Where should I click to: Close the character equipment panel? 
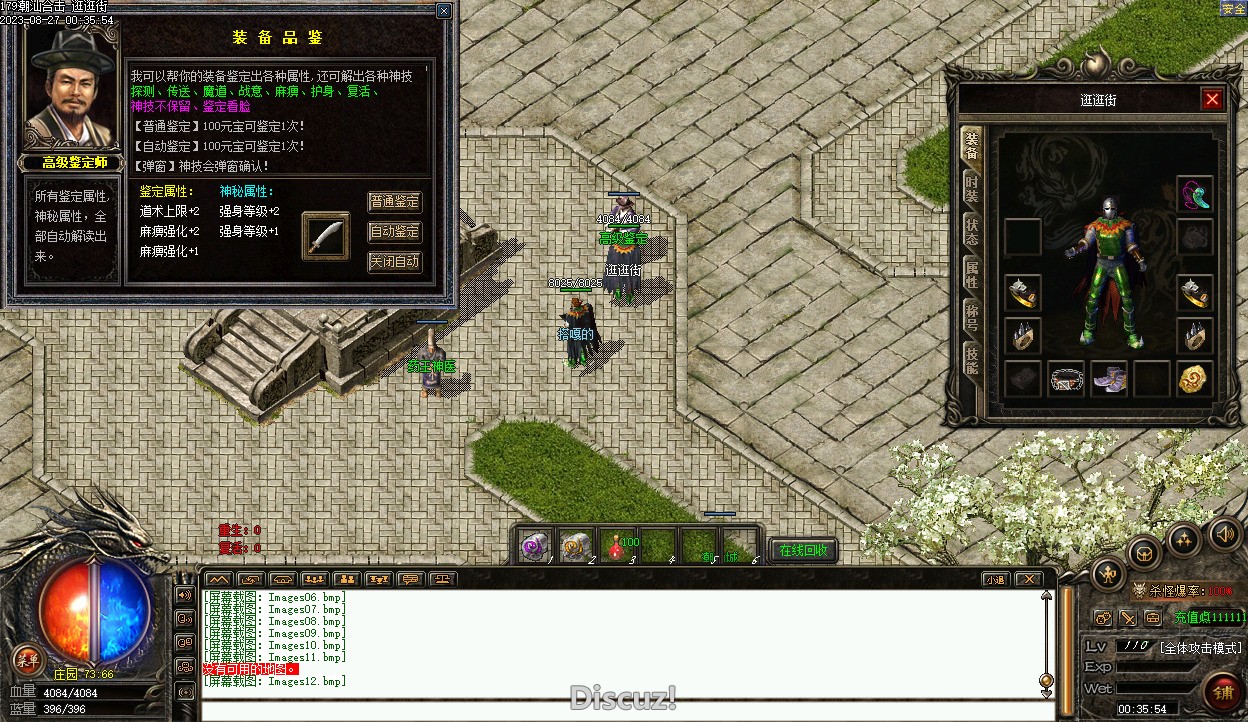1212,99
